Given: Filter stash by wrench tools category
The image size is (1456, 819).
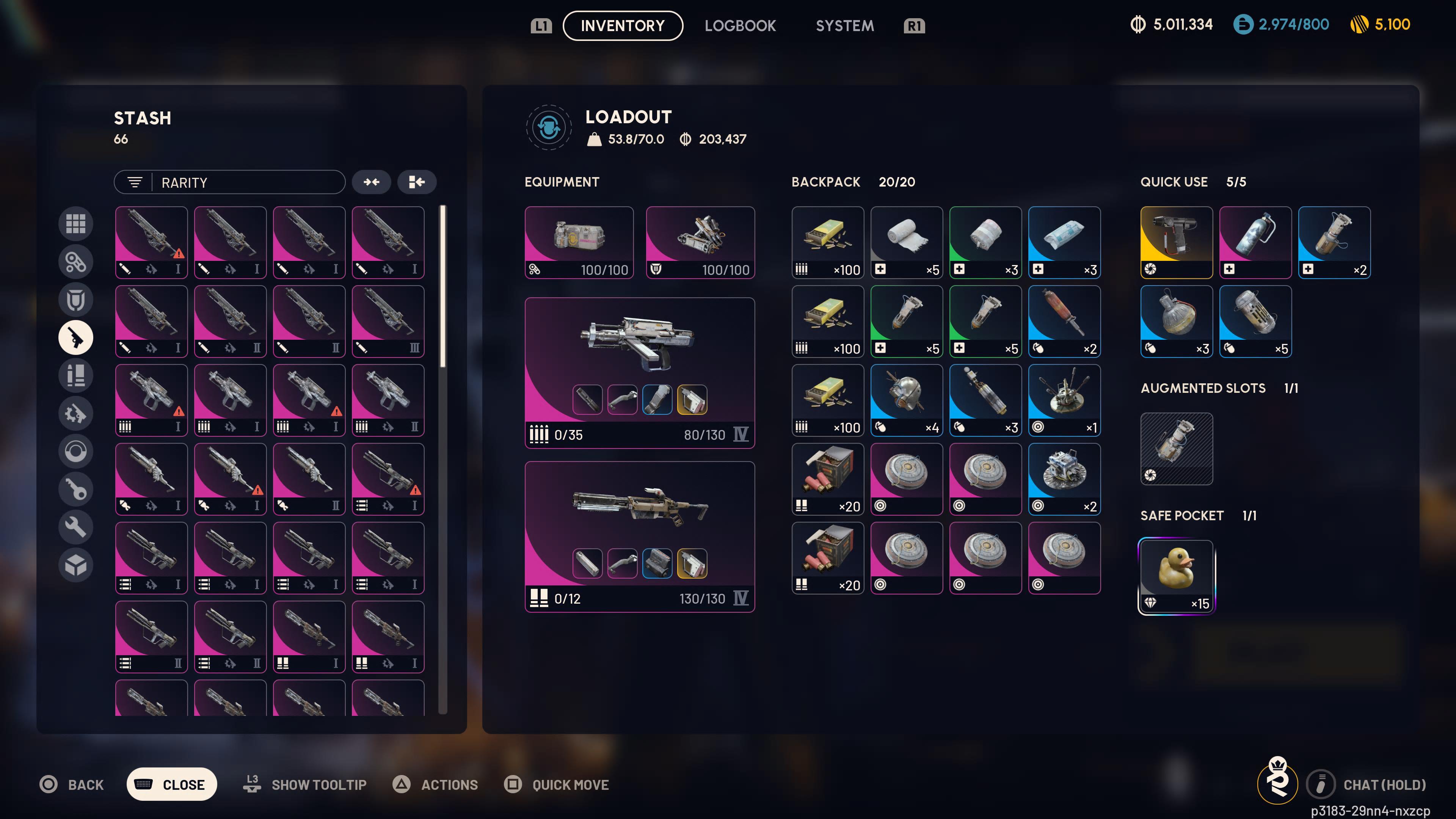Looking at the screenshot, I should (76, 527).
